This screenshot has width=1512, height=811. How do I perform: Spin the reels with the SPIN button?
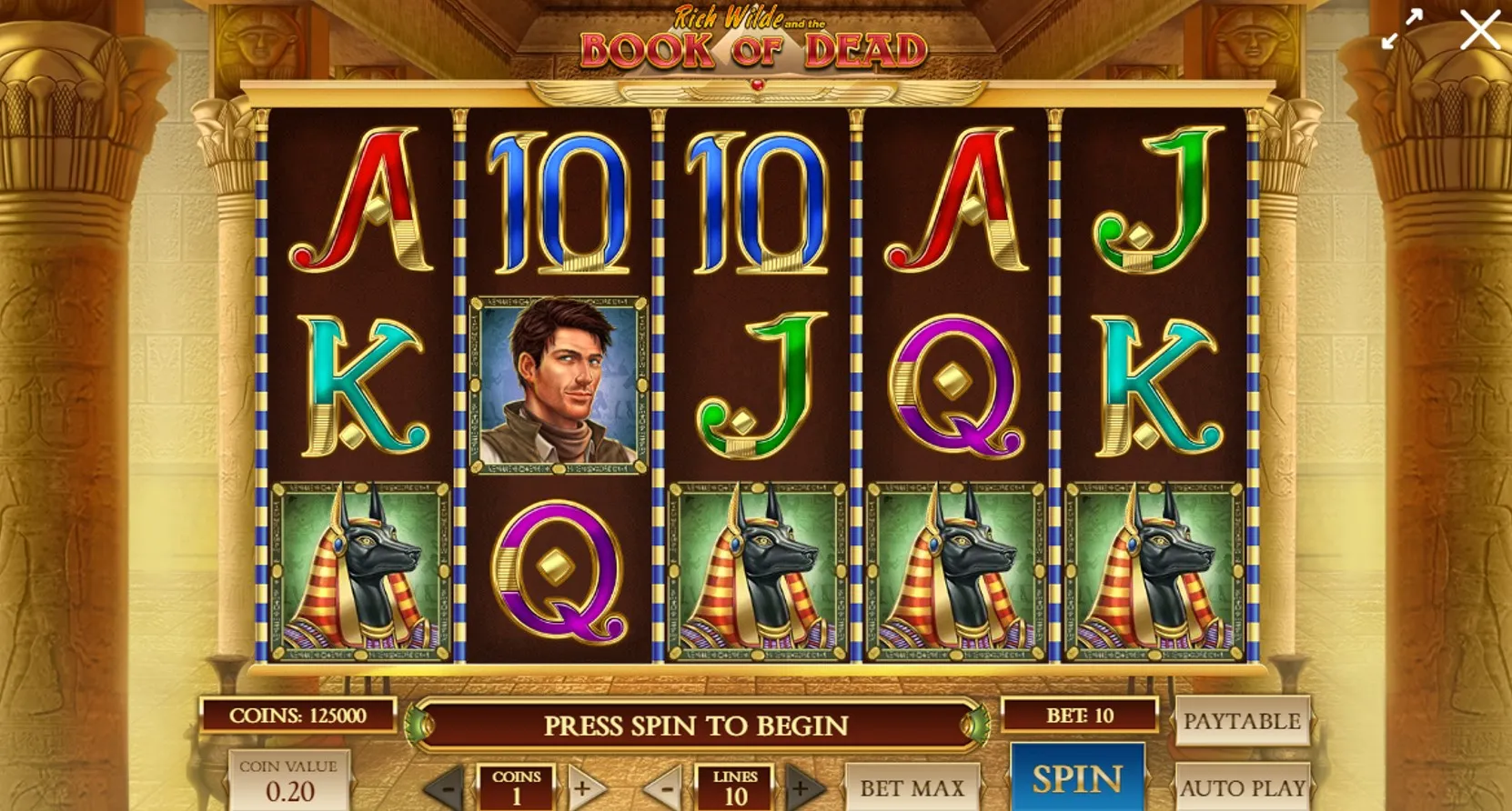1077,779
